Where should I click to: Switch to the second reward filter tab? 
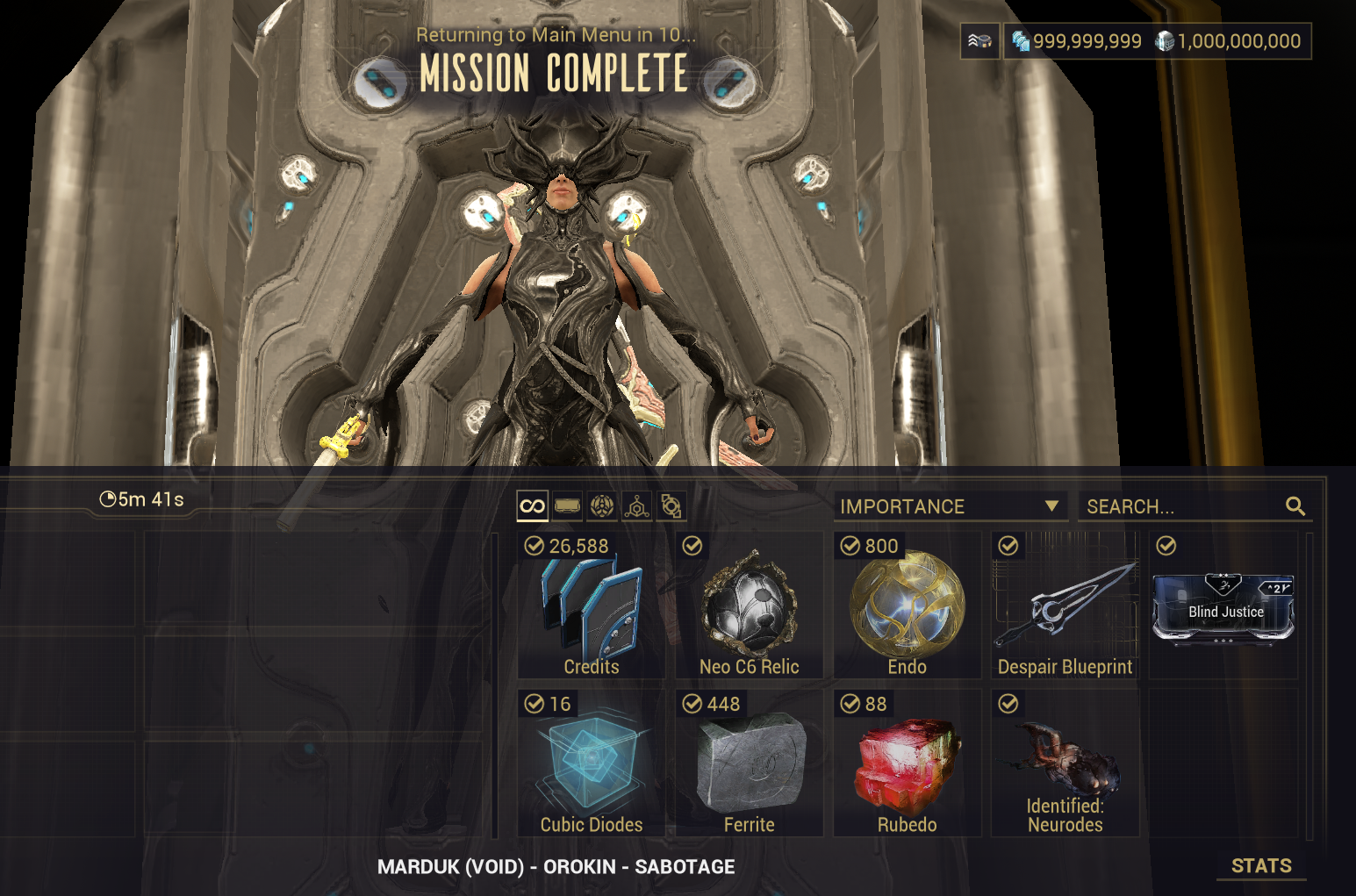pyautogui.click(x=568, y=506)
